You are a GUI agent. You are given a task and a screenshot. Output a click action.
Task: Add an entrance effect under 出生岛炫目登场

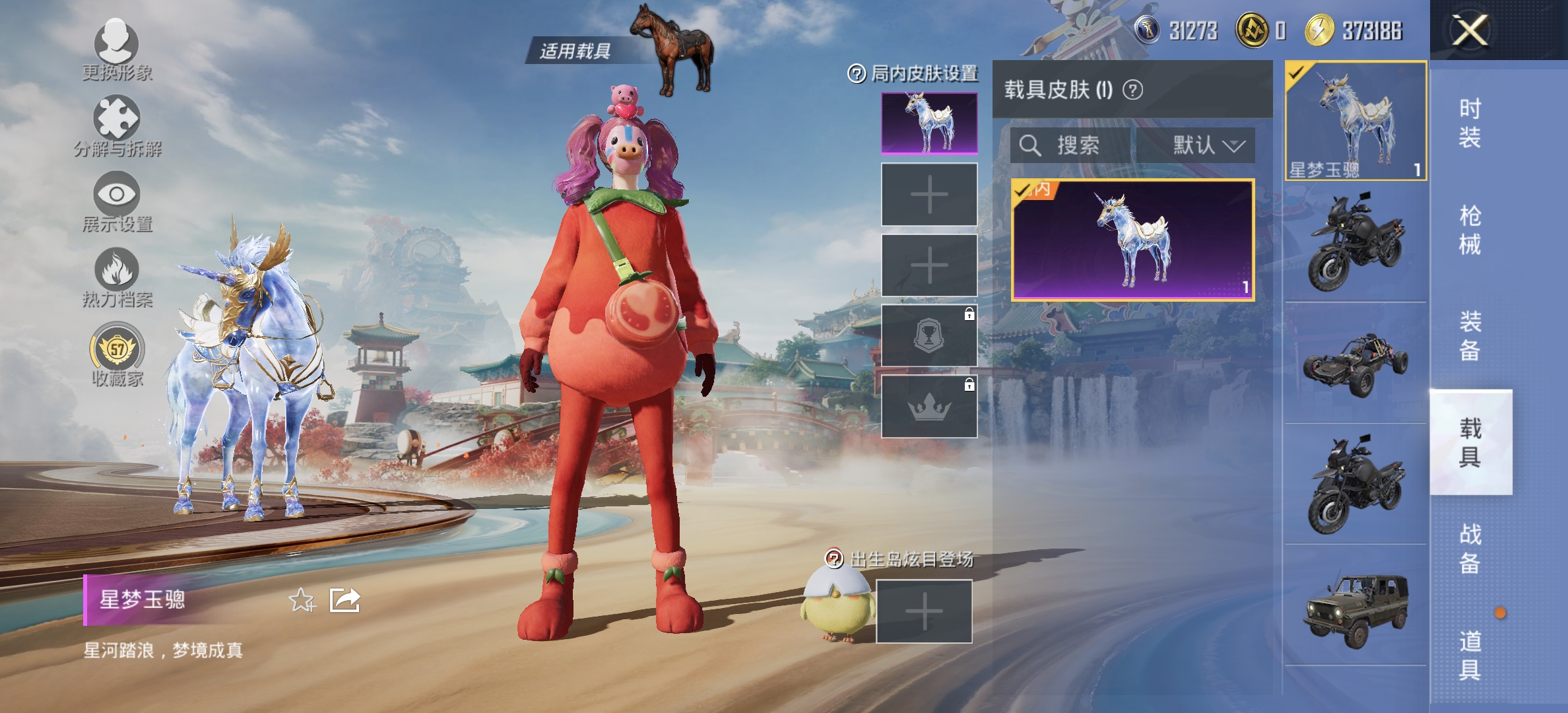point(924,611)
